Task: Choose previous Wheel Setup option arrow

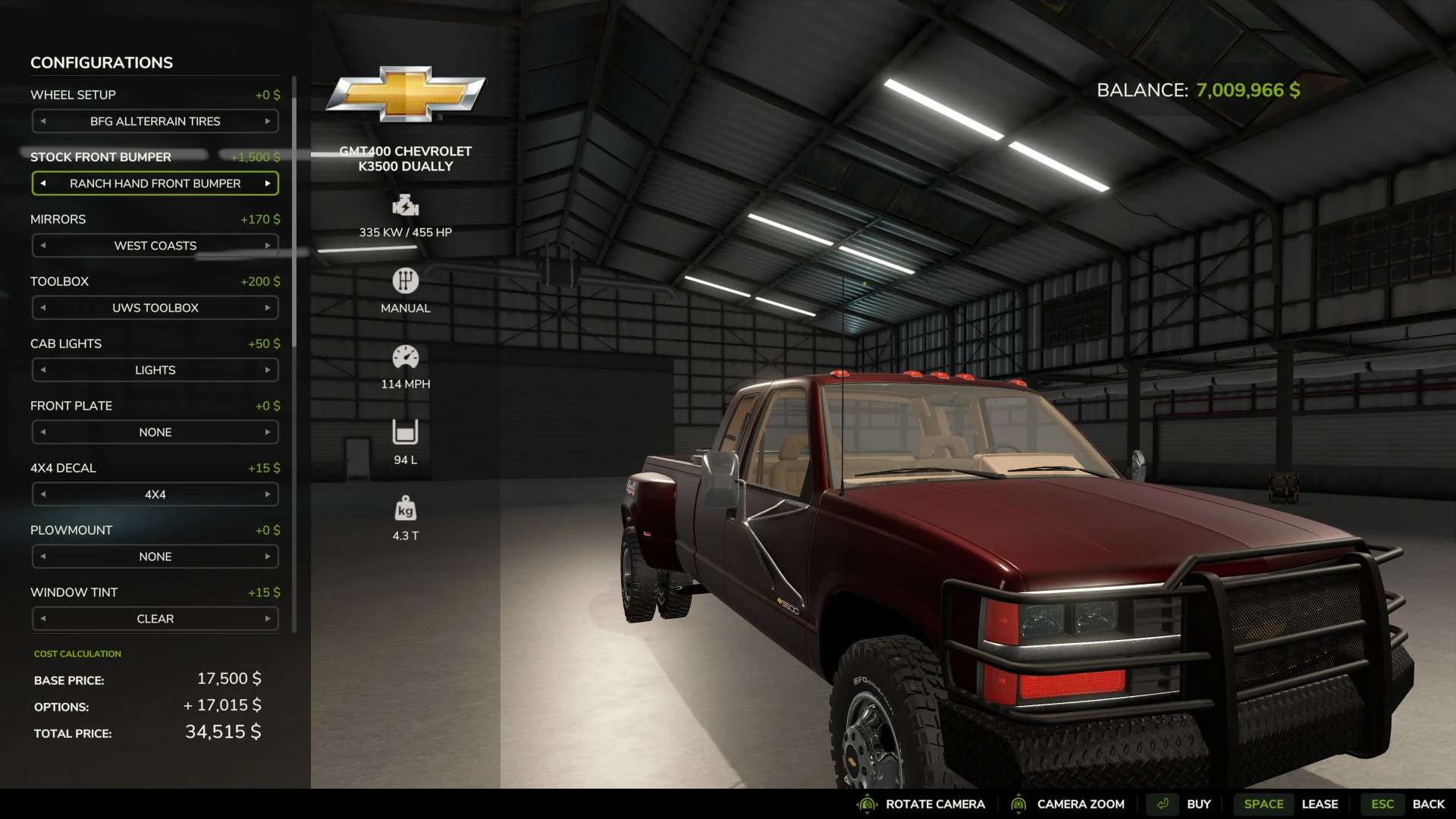Action: pyautogui.click(x=43, y=121)
